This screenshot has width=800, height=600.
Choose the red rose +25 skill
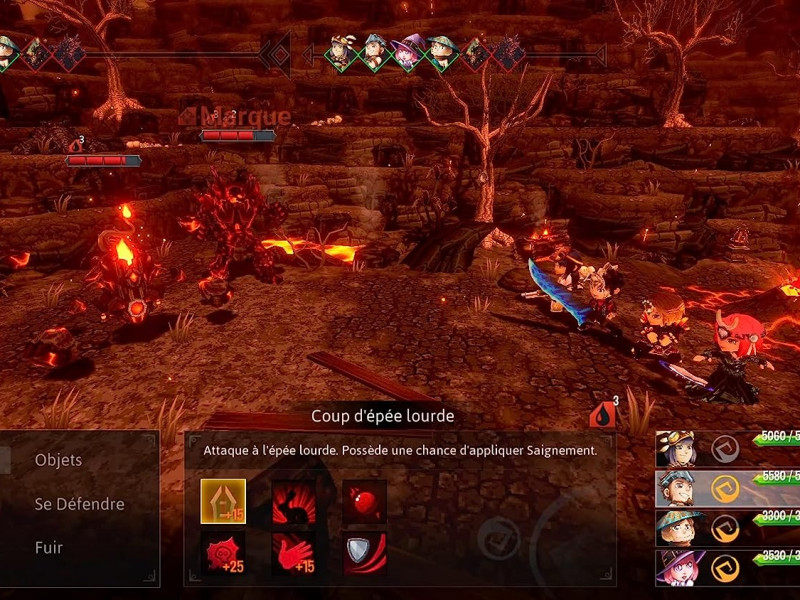pyautogui.click(x=223, y=553)
